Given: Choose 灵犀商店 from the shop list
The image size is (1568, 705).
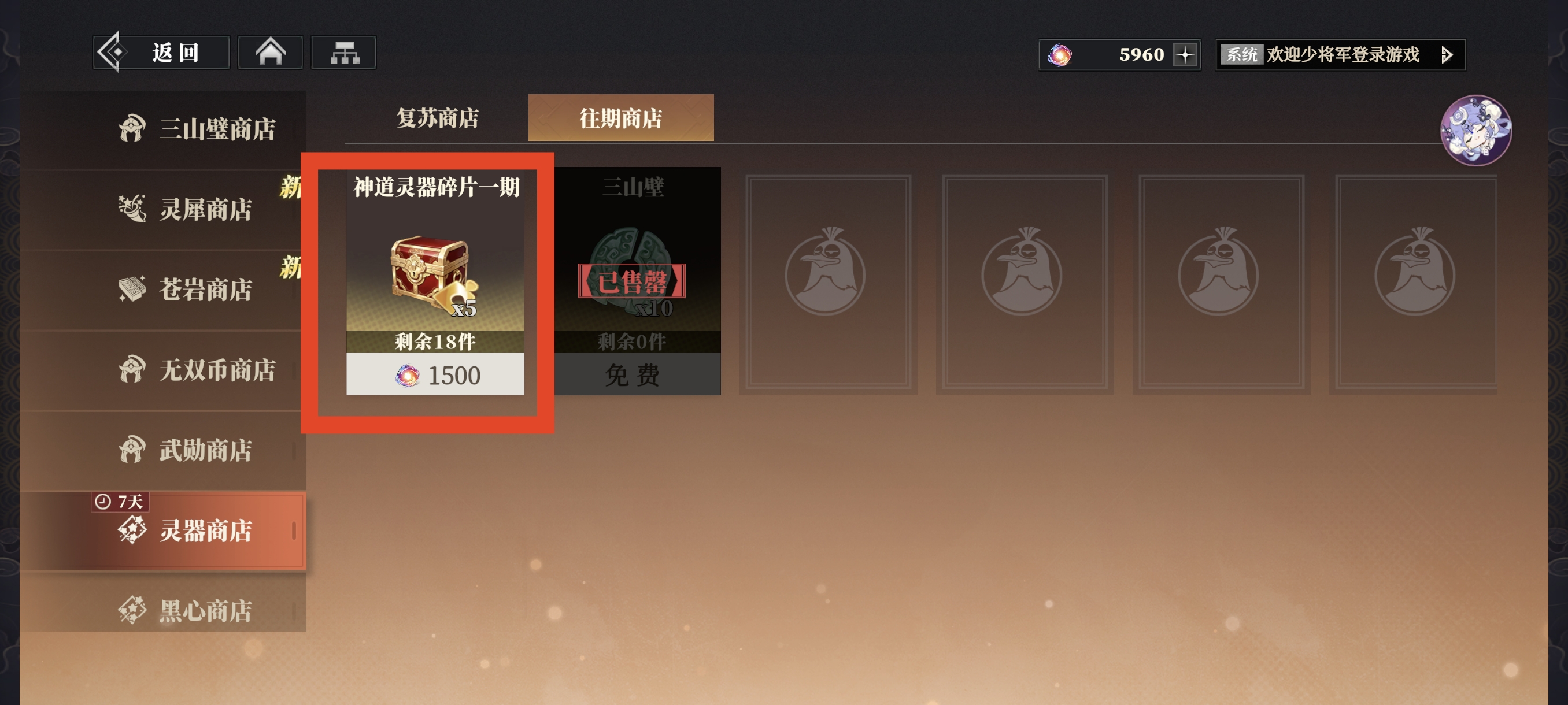Looking at the screenshot, I should pos(186,209).
